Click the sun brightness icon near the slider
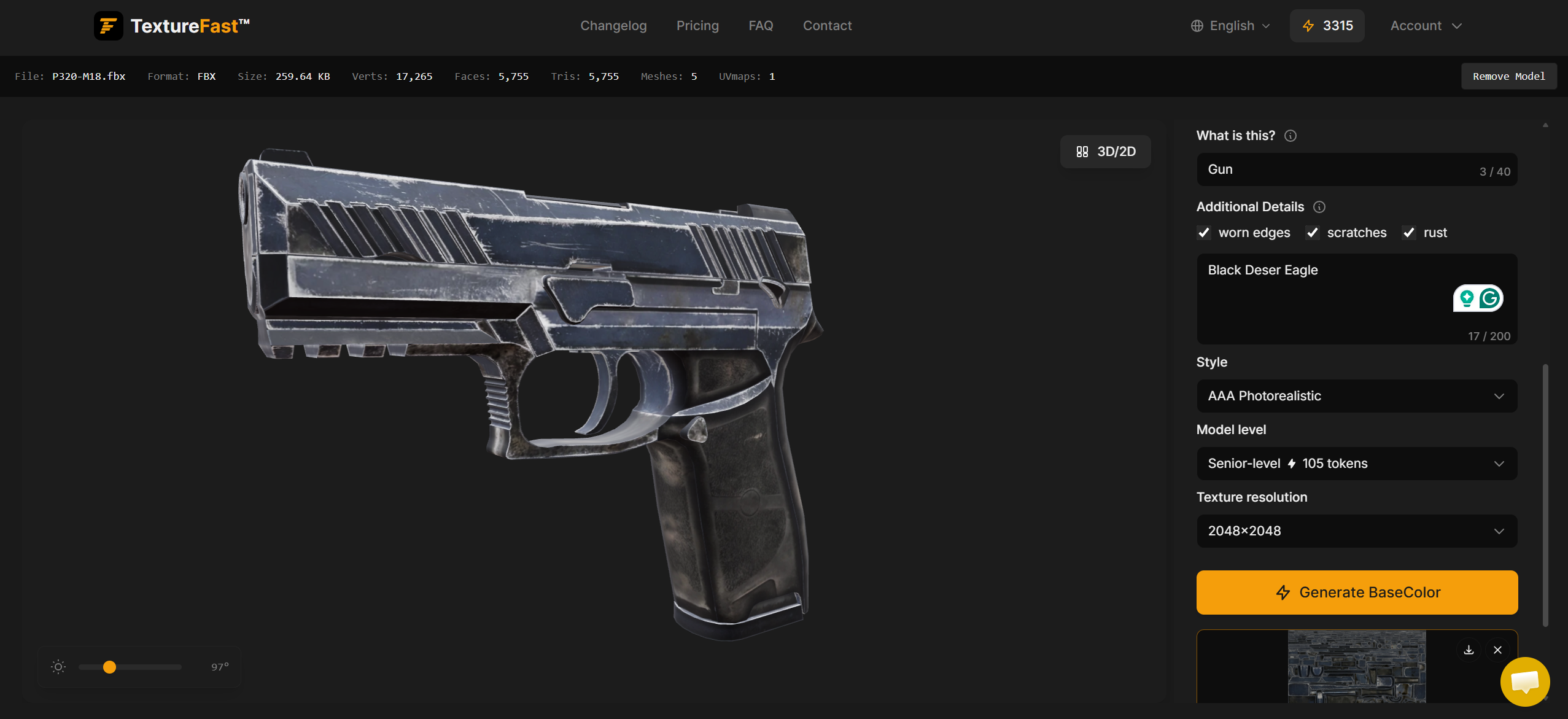 point(58,667)
